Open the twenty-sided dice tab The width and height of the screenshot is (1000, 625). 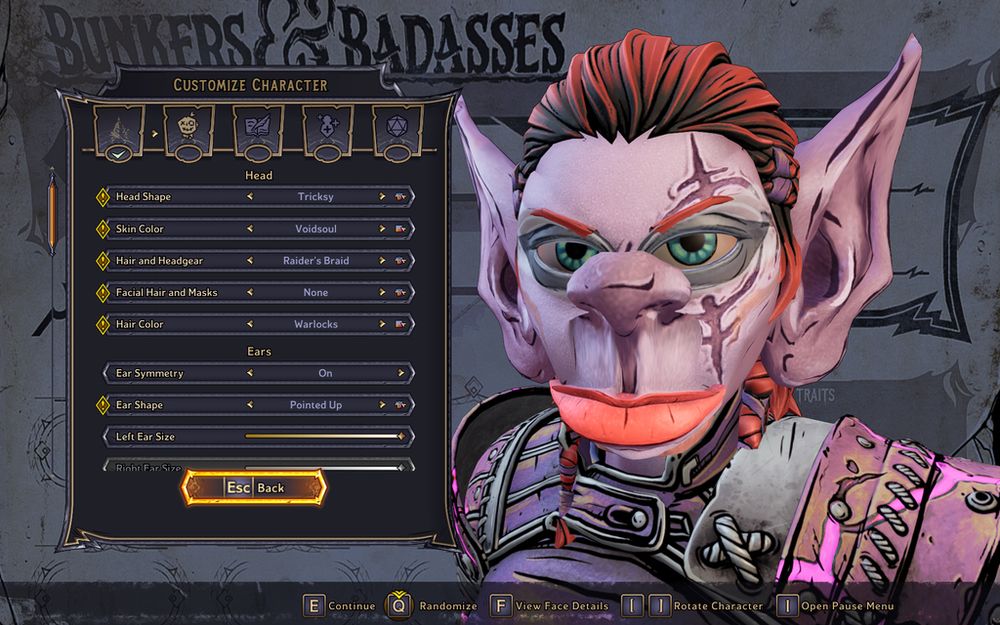(x=397, y=129)
